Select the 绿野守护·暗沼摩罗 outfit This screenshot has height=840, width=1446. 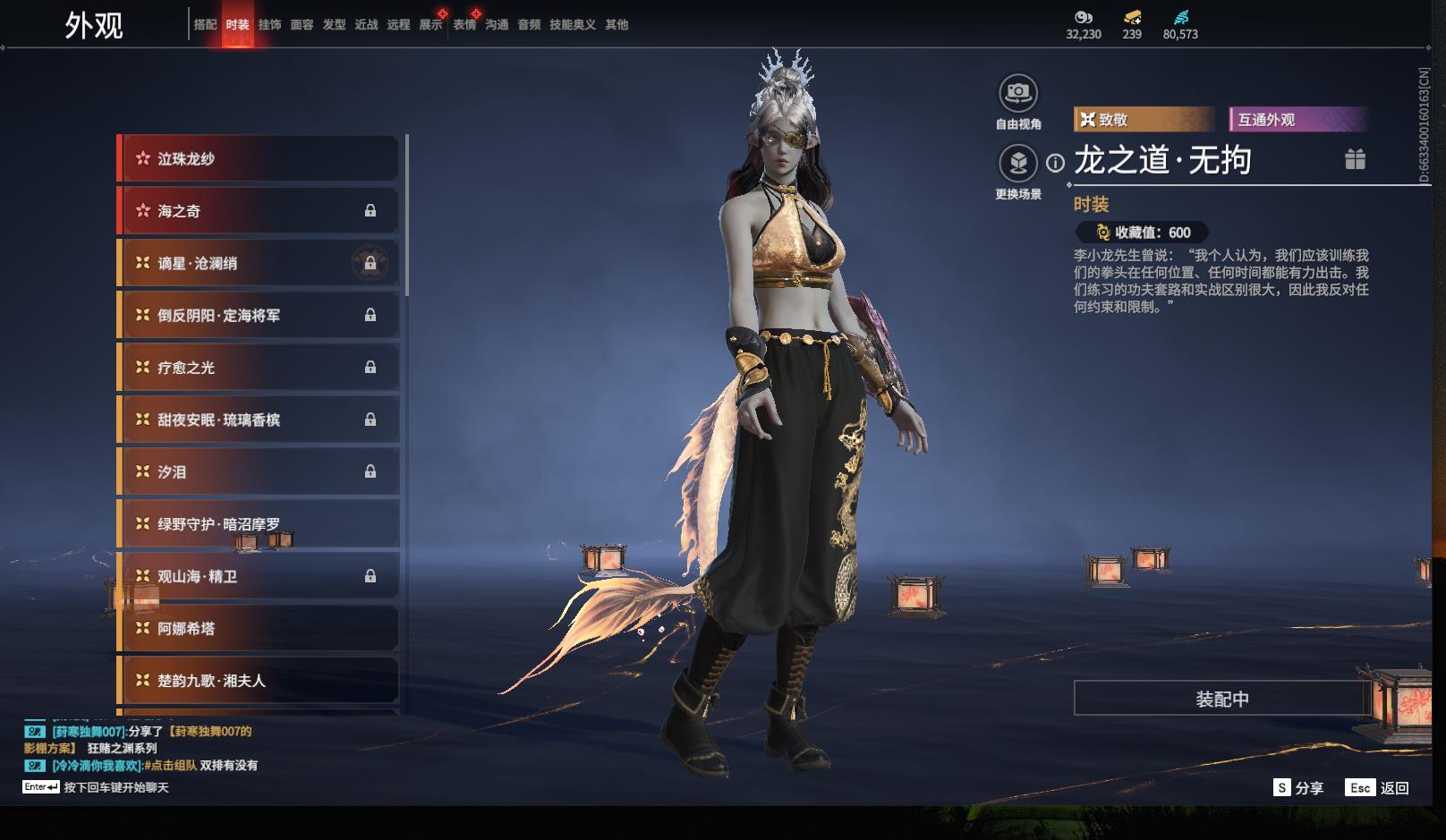point(259,523)
